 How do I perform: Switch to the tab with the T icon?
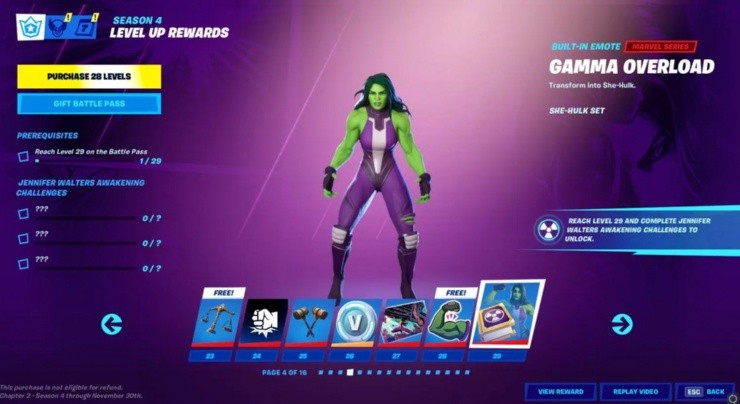pos(86,27)
